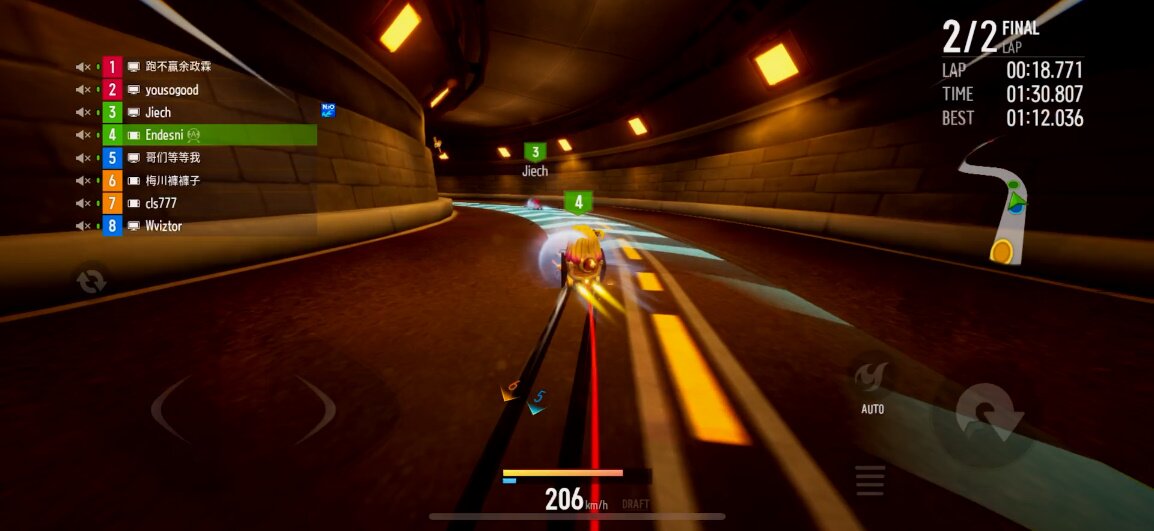Mute the first-place player's speaker icon
This screenshot has height=531, width=1154.
[83, 67]
